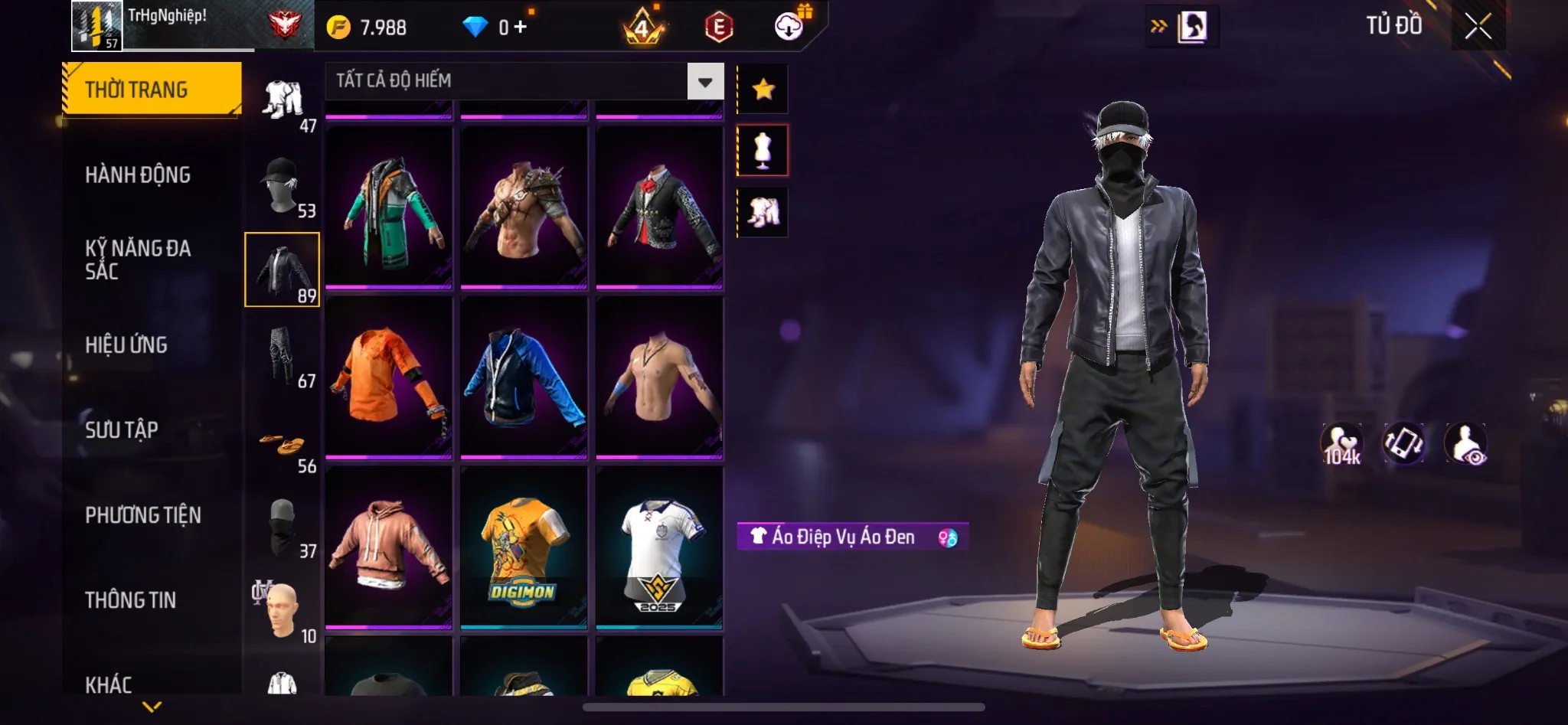Viewport: 1568px width, 725px height.
Task: Select the Digimon t-shirt thumbnail
Action: point(523,550)
